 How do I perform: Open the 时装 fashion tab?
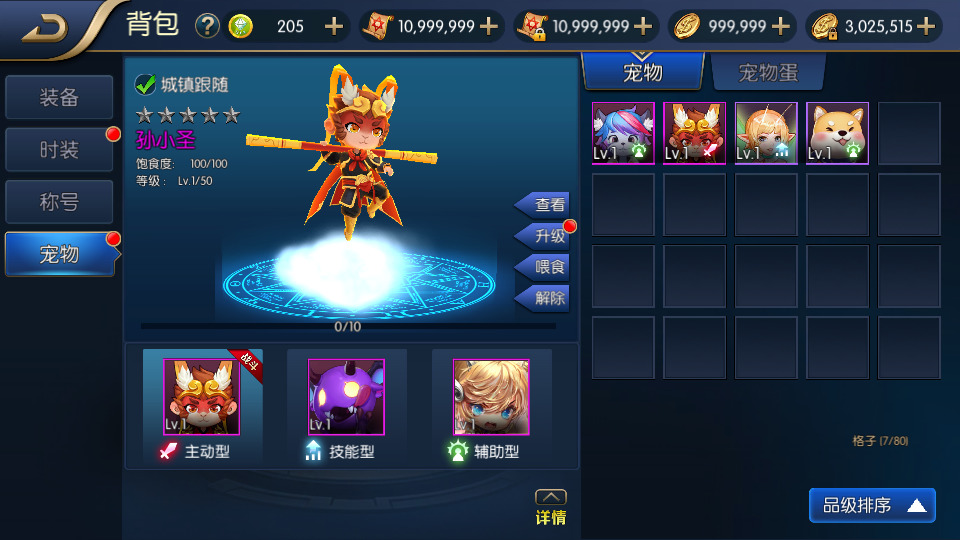tap(59, 150)
